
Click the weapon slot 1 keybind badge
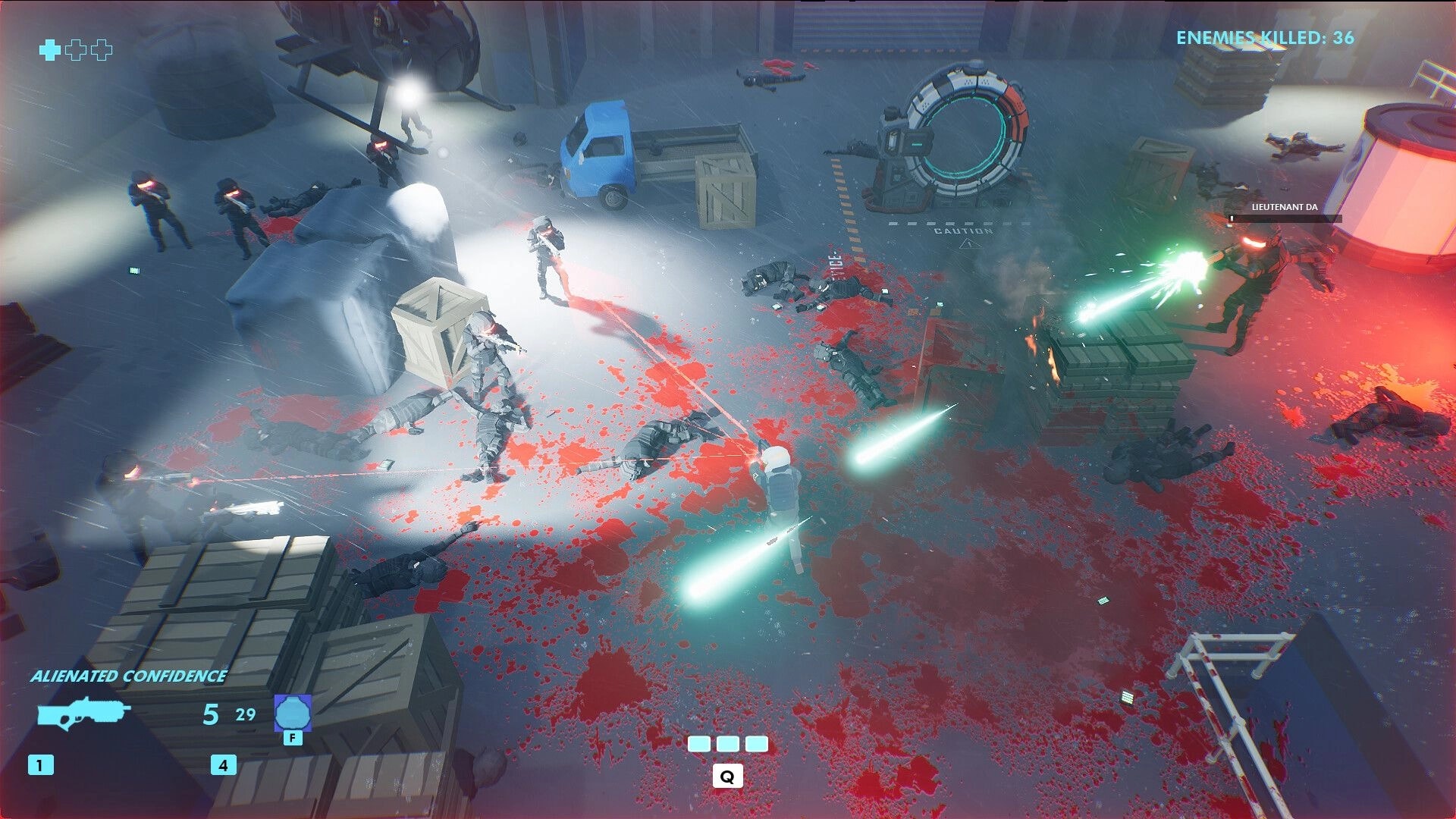click(x=40, y=764)
